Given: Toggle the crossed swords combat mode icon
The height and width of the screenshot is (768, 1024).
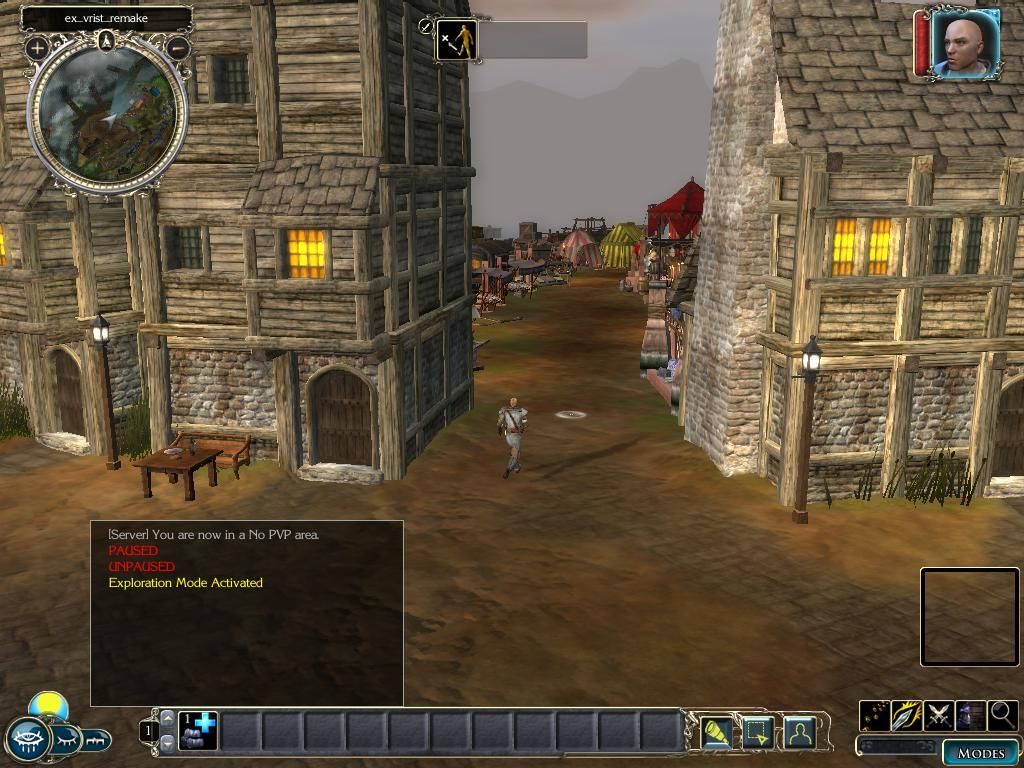Looking at the screenshot, I should tap(939, 716).
